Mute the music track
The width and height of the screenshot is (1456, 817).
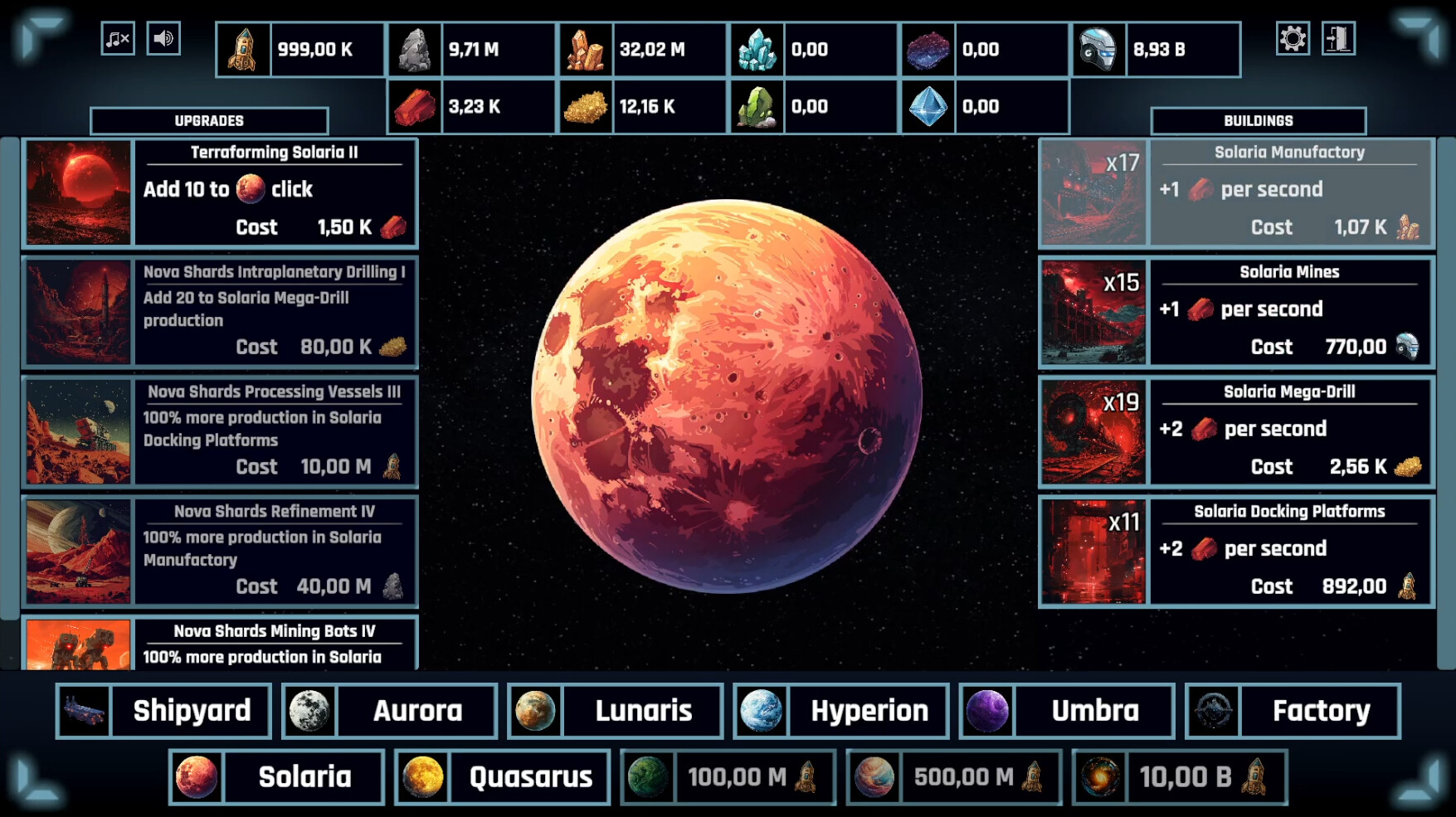(116, 38)
